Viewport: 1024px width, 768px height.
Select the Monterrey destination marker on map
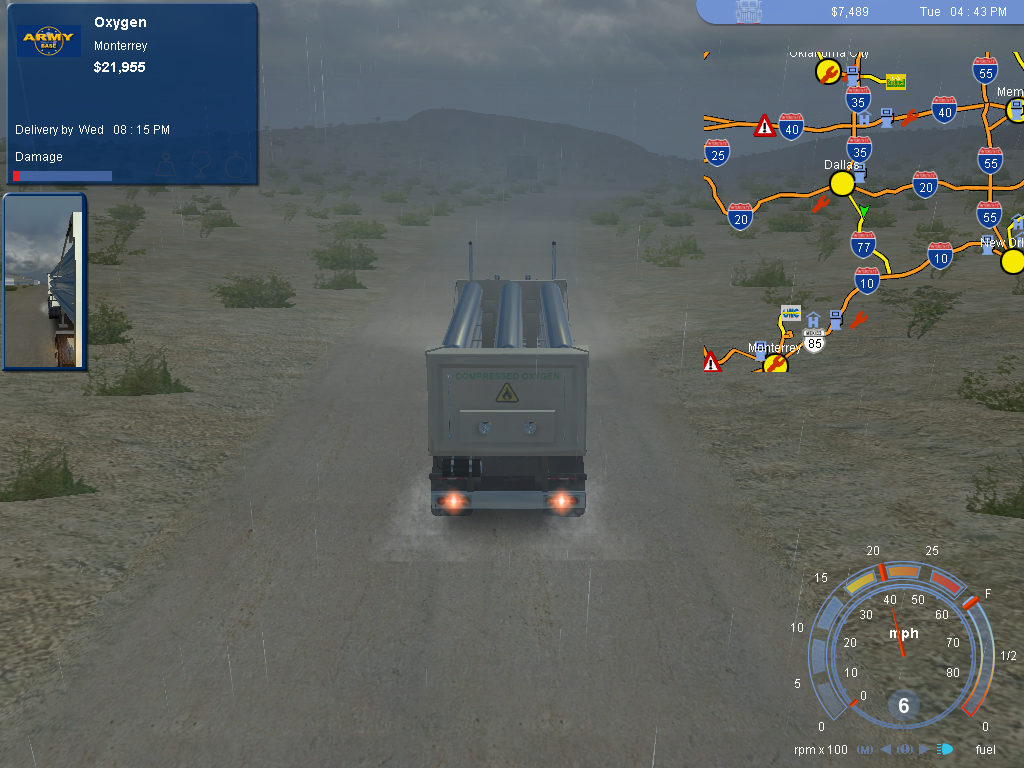[x=775, y=365]
